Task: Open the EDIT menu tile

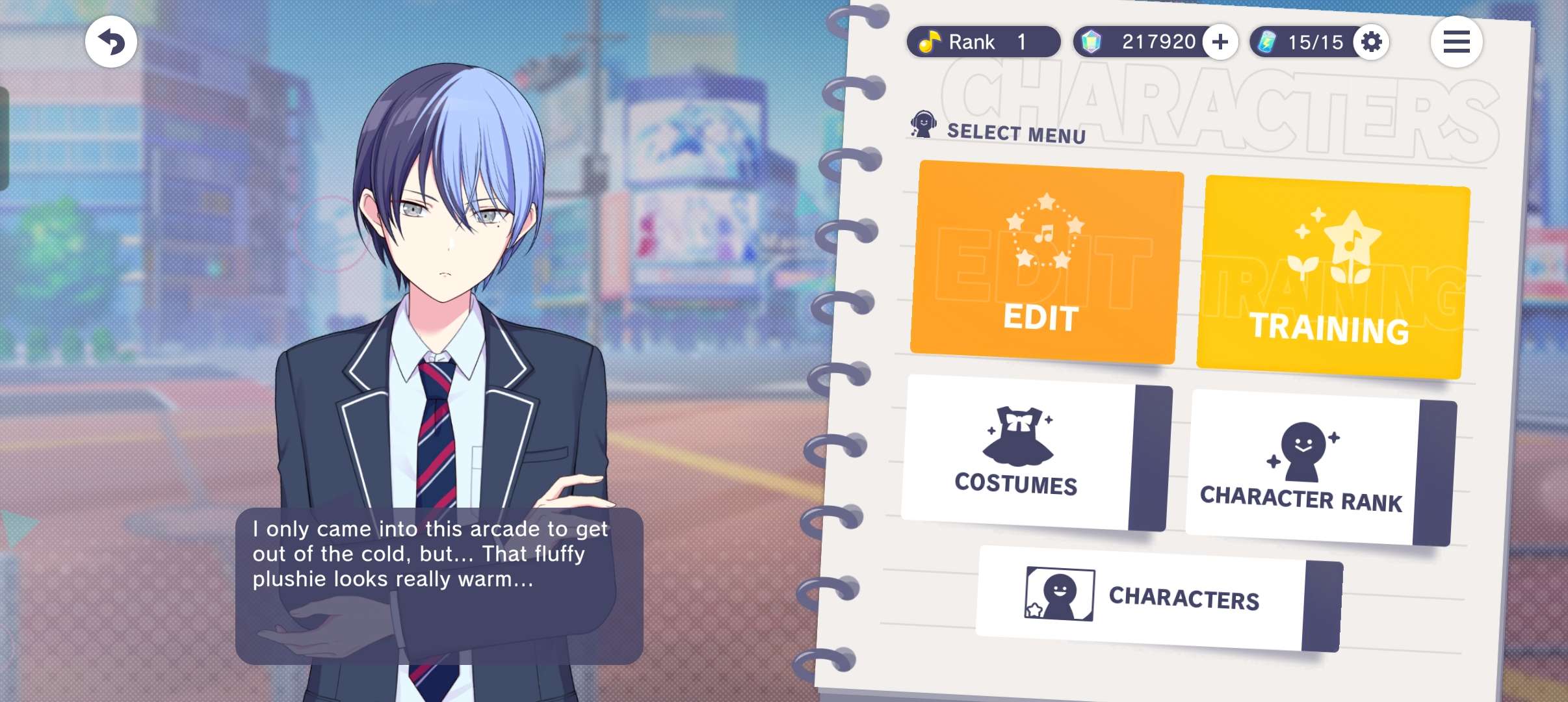Action: (x=1045, y=263)
